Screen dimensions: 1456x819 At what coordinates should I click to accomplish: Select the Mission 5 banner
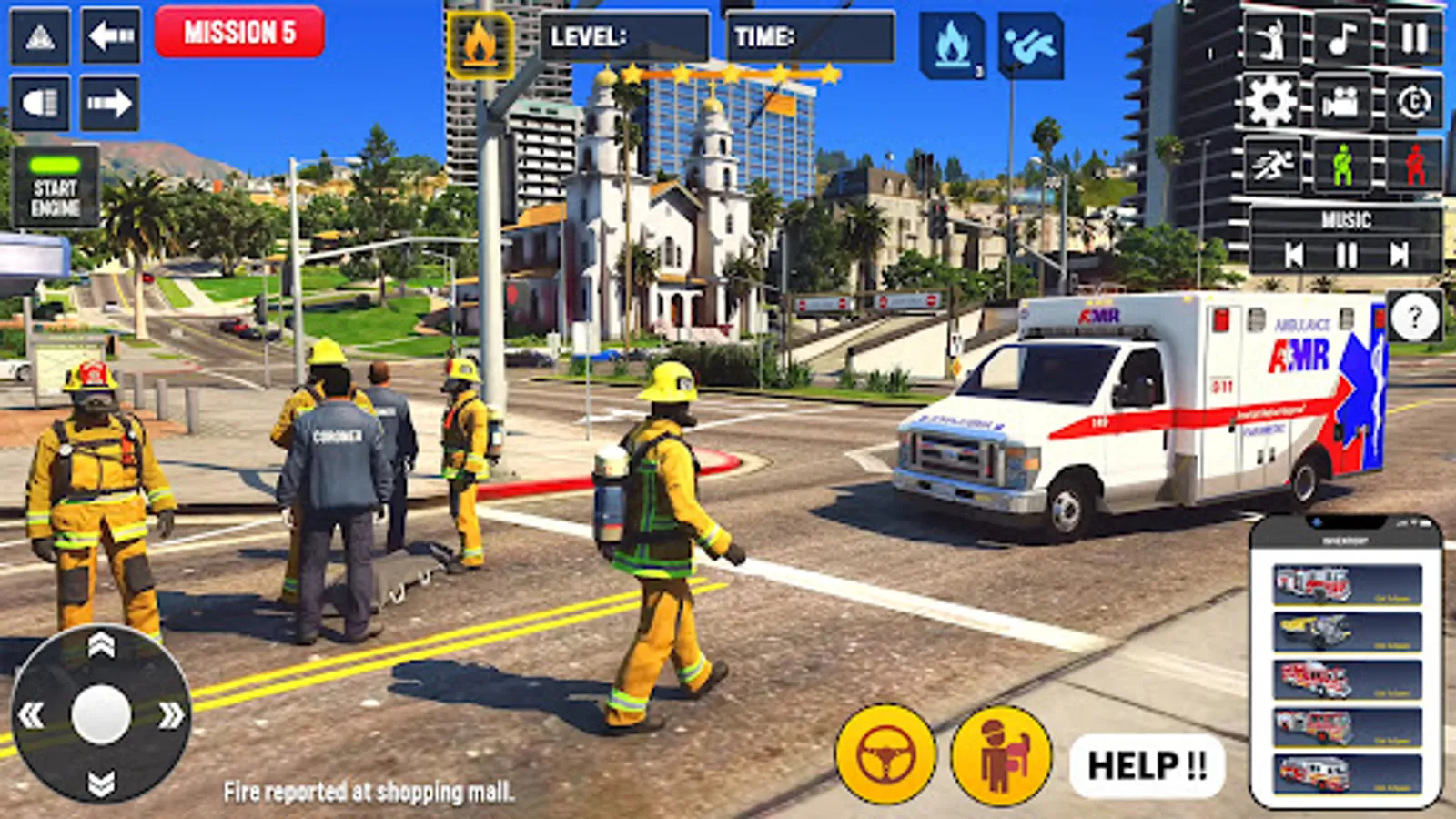(x=241, y=30)
